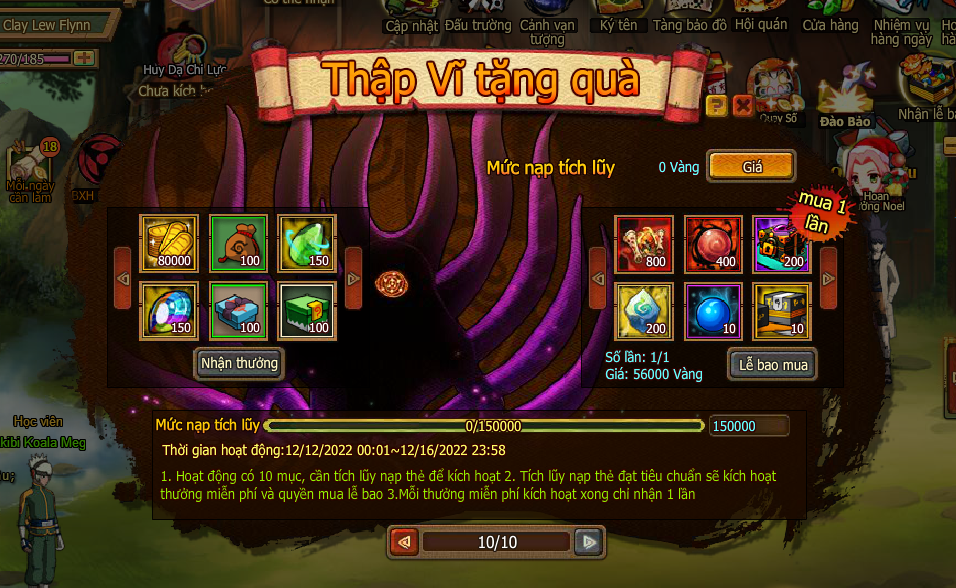Image resolution: width=956 pixels, height=588 pixels.
Task: Select the scrolls 800 pack item
Action: 645,243
